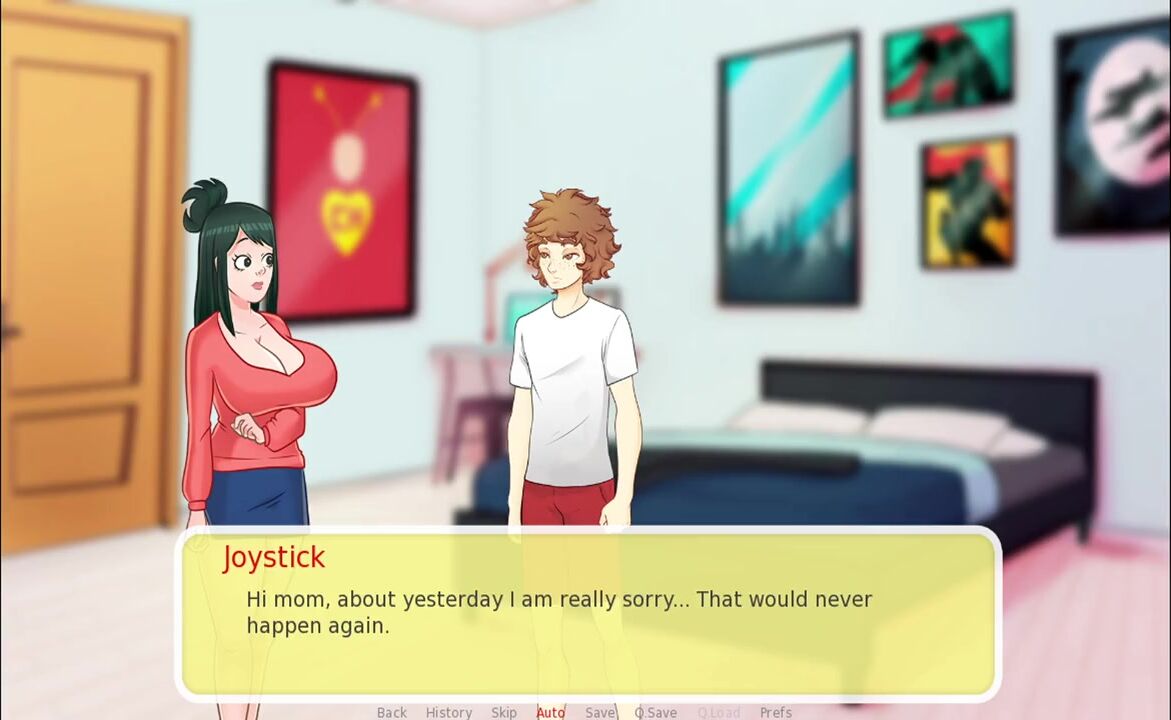Go back one dialogue line with Back
This screenshot has height=720, width=1171.
pos(392,712)
